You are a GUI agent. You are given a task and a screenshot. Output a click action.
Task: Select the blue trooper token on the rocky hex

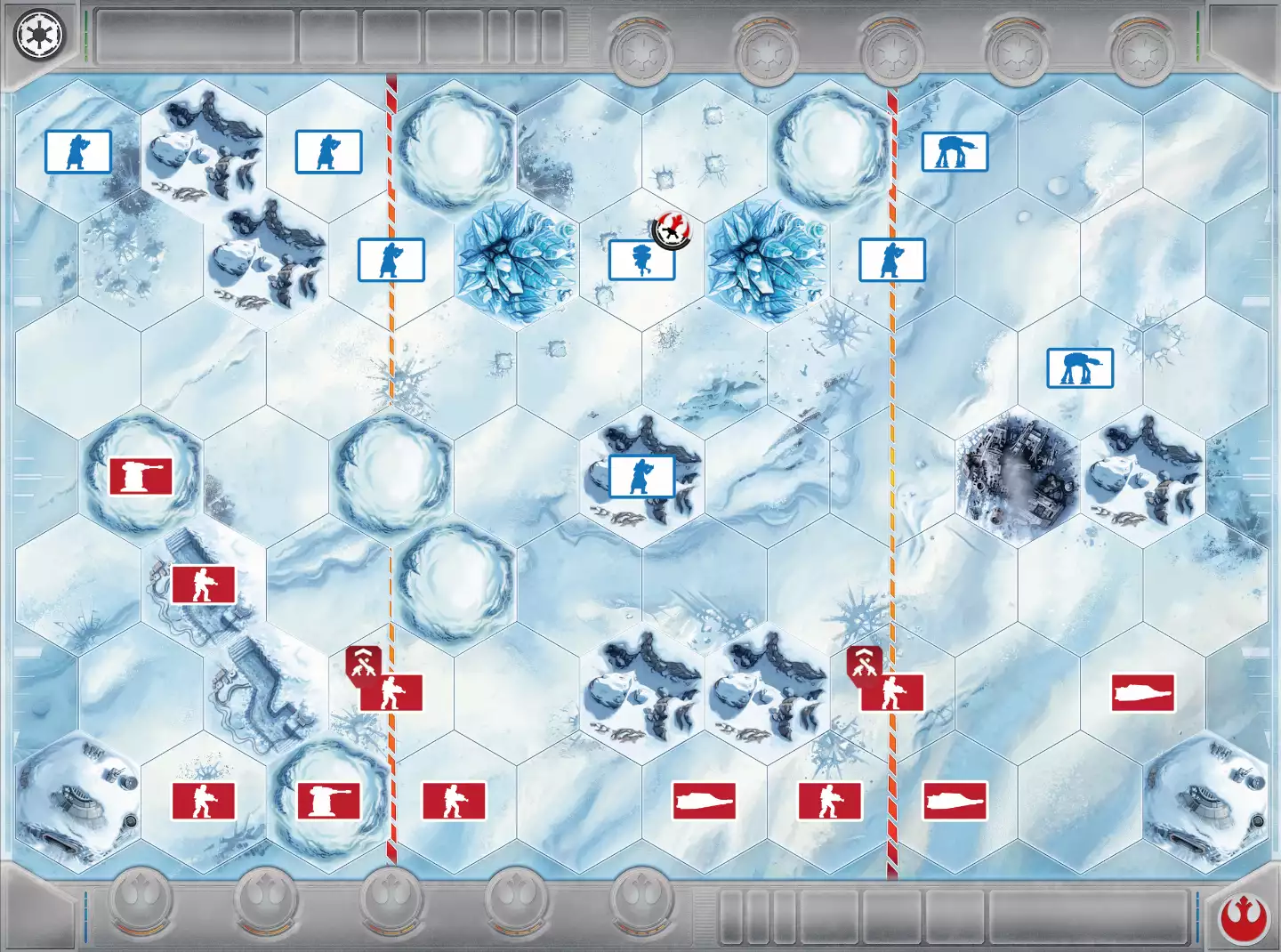click(x=641, y=476)
